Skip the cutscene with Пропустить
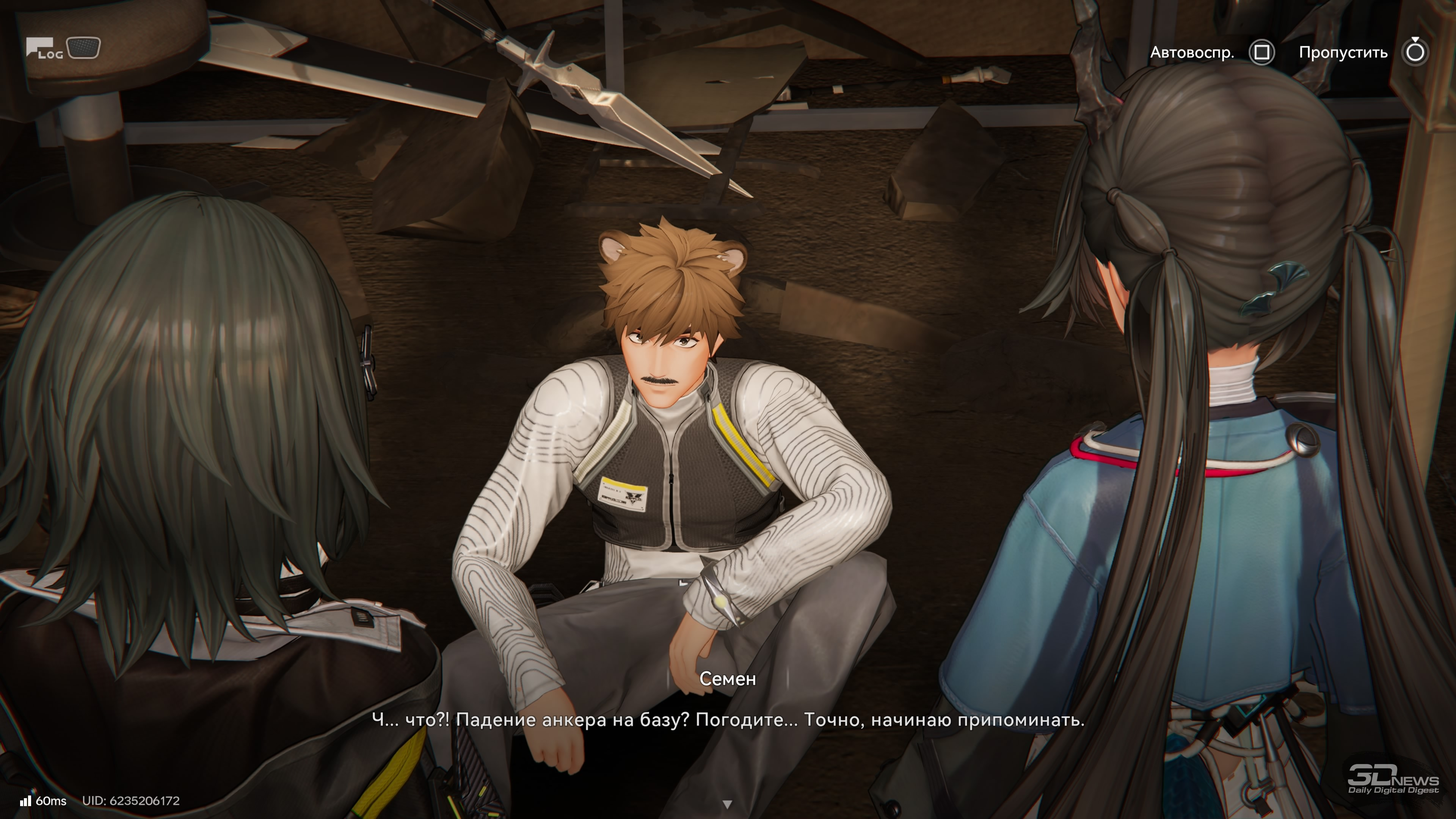The image size is (1456, 819). (x=1415, y=53)
